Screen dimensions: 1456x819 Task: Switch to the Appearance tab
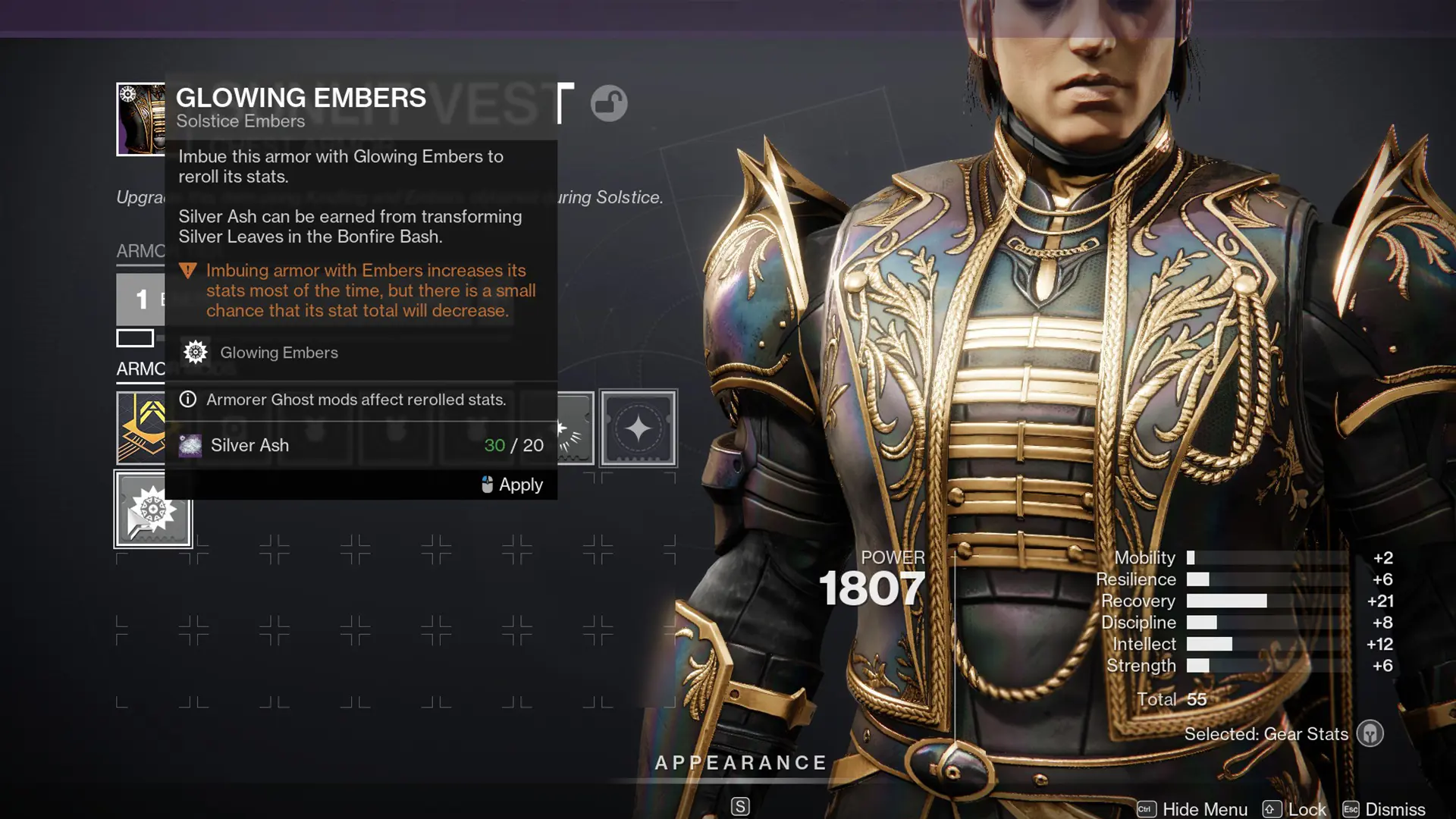pos(741,763)
